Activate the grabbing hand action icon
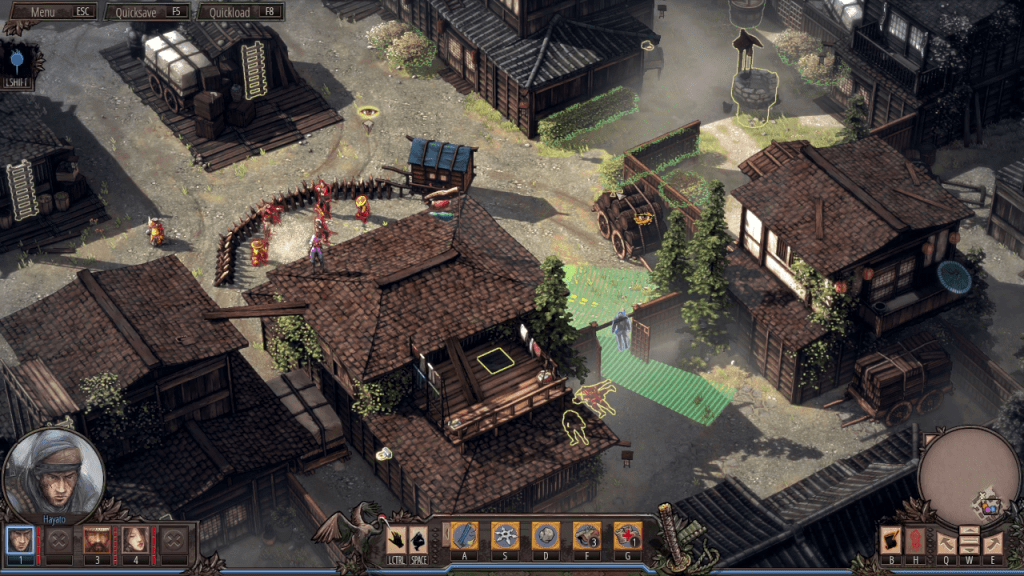Viewport: 1024px width, 576px height. click(396, 540)
